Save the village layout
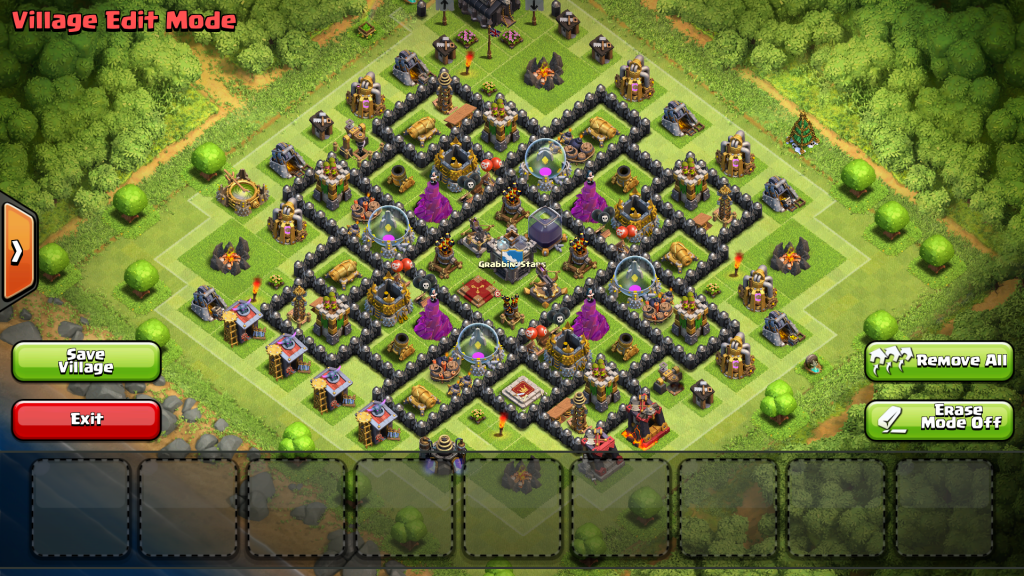 click(86, 361)
